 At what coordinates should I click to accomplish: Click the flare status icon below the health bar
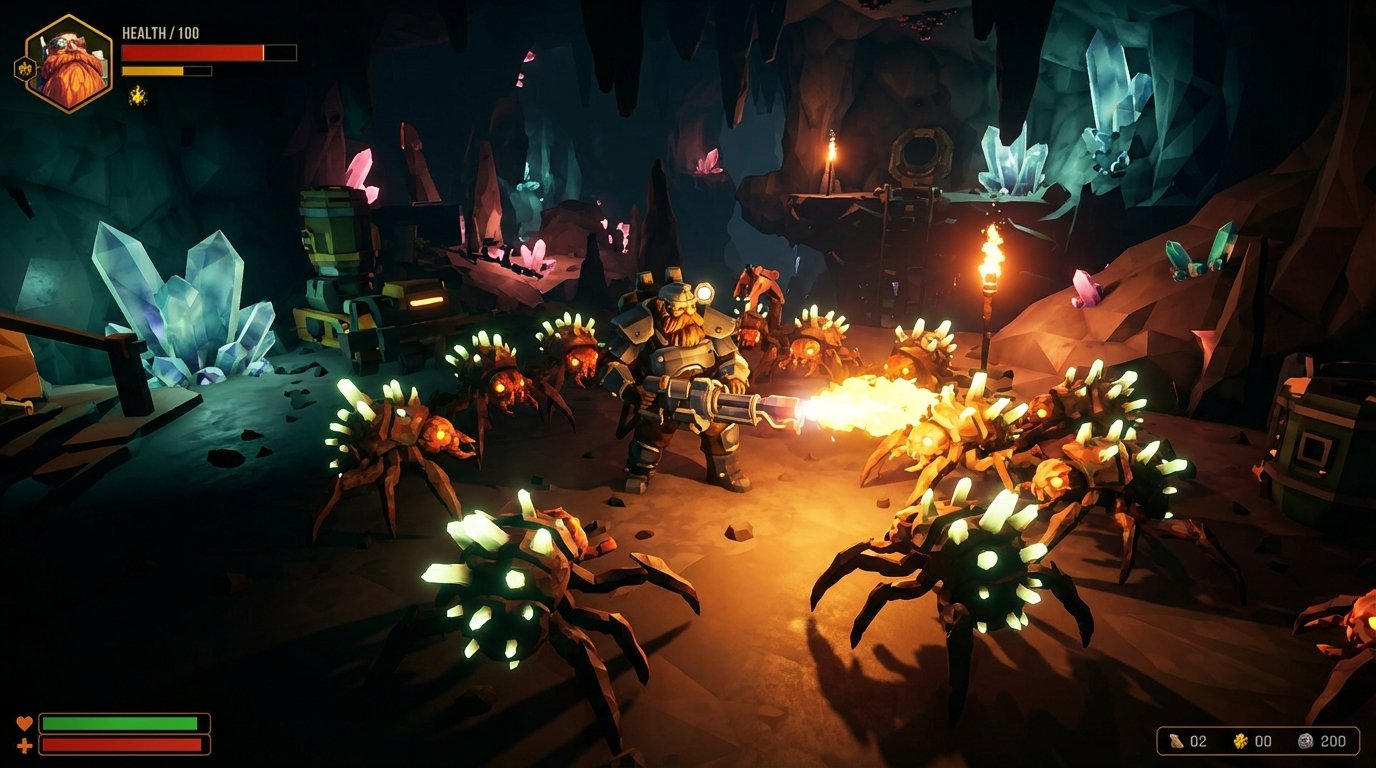tap(138, 98)
